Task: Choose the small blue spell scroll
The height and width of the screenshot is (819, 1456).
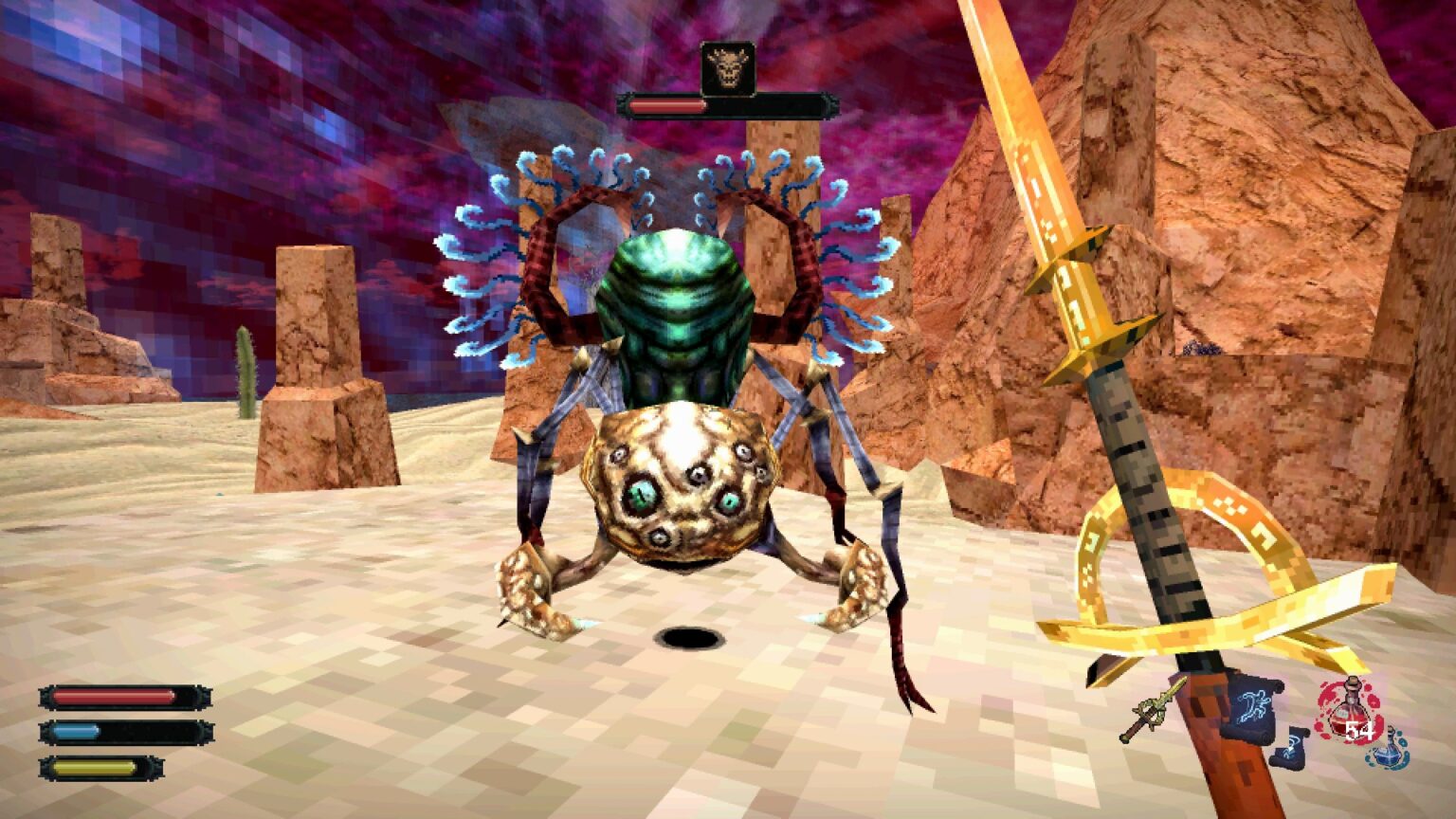Action: pyautogui.click(x=1290, y=746)
